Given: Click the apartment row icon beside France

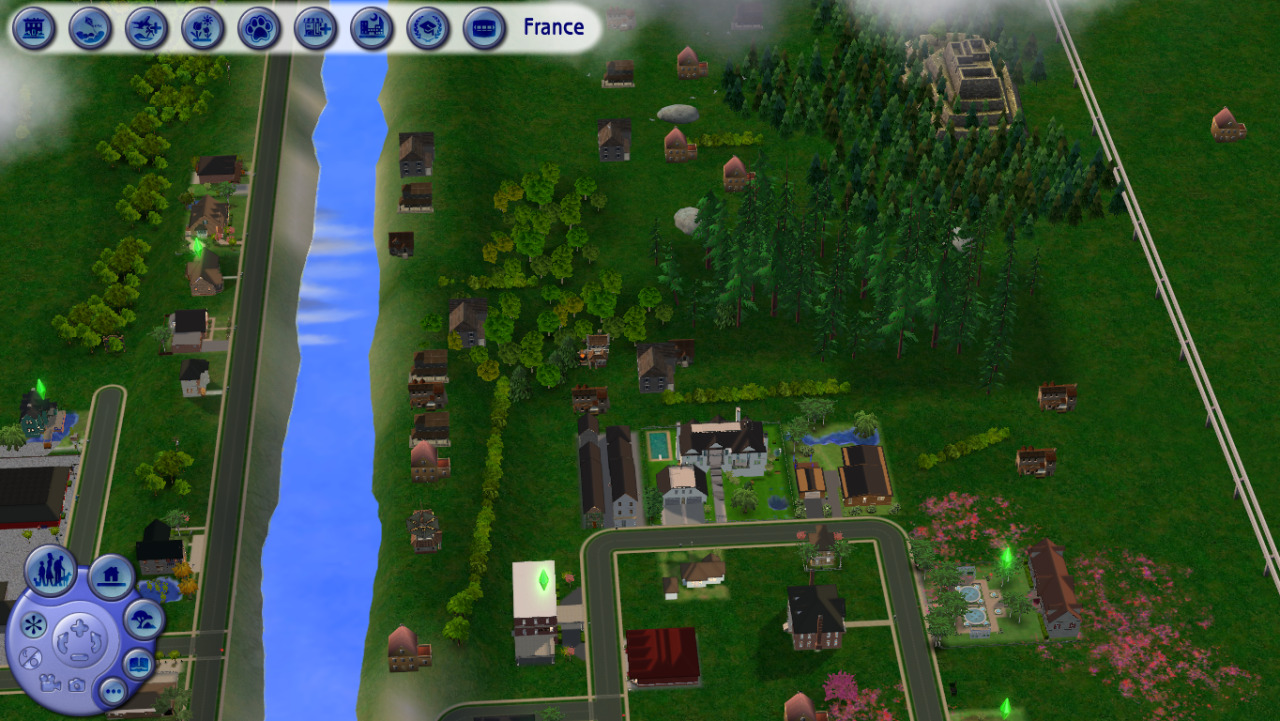Looking at the screenshot, I should [484, 28].
